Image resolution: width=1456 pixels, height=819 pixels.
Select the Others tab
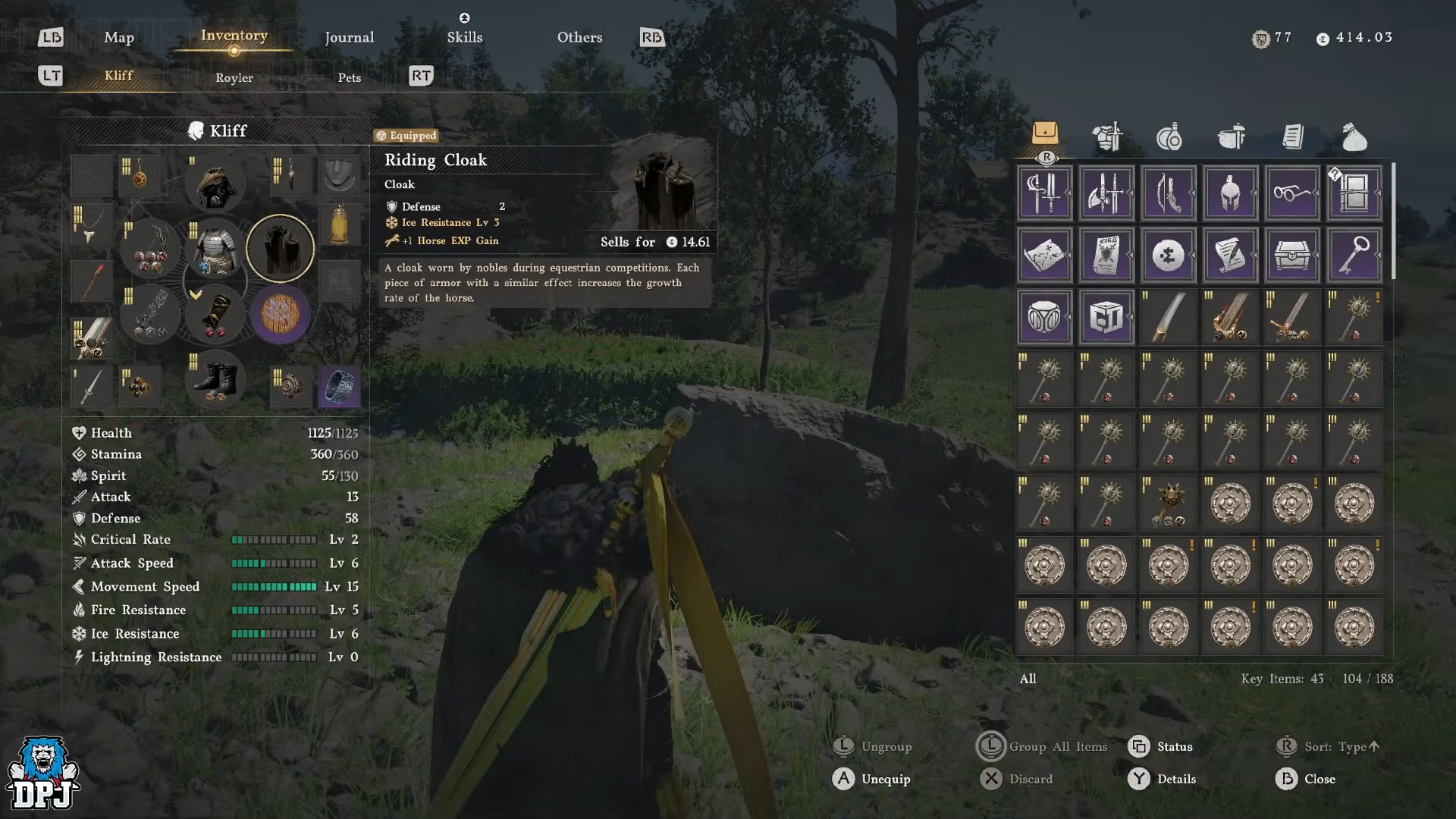(x=579, y=37)
